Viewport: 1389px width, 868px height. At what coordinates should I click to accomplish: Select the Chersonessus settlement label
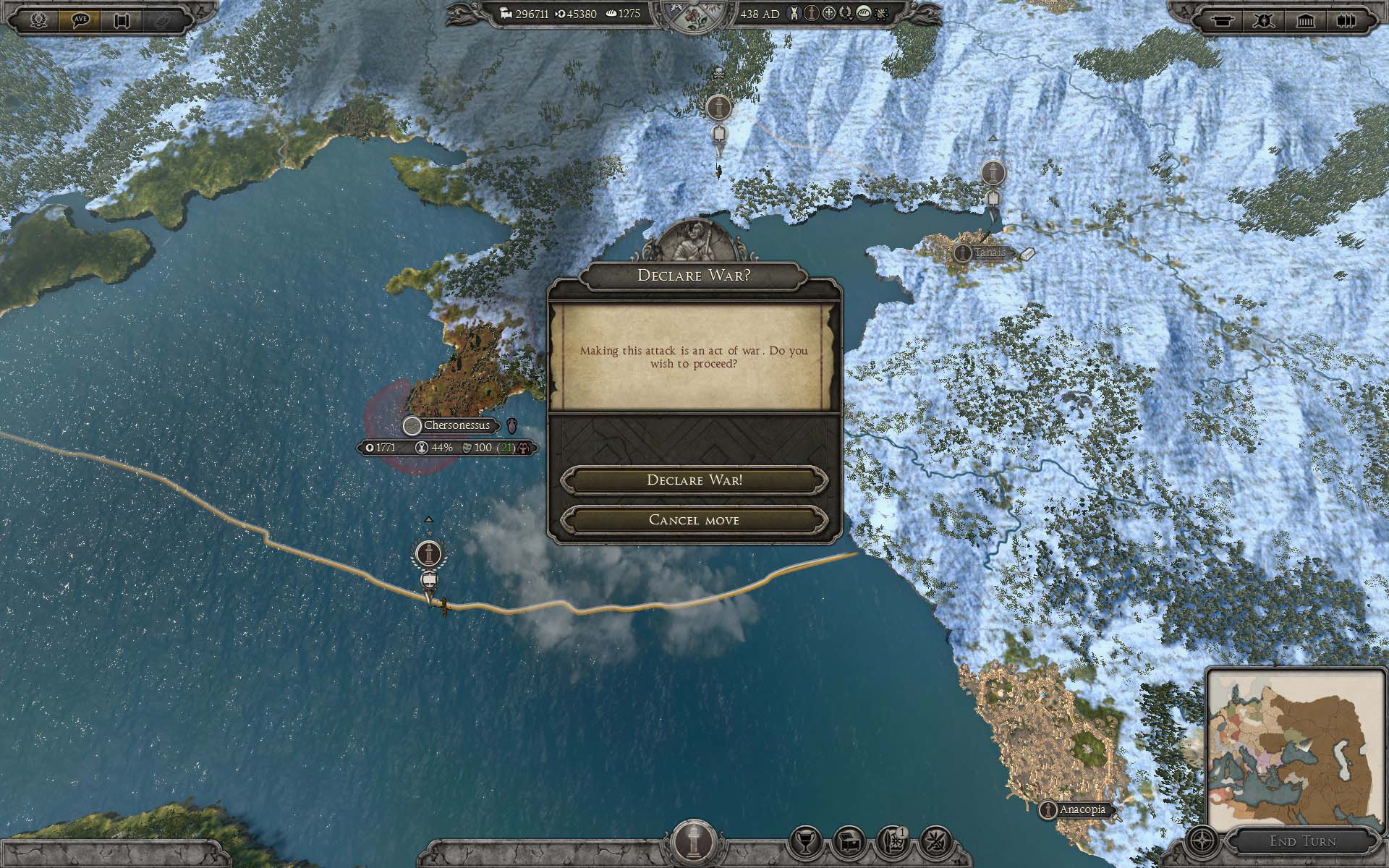coord(456,425)
